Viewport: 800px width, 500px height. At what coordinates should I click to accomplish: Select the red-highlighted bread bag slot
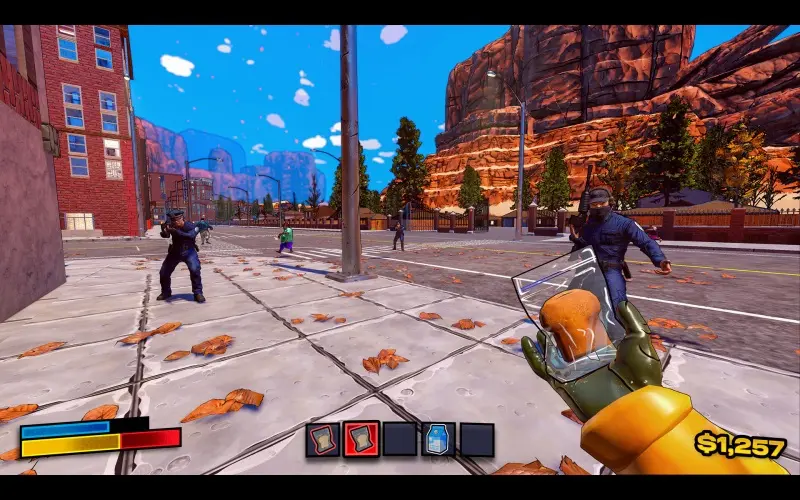361,440
